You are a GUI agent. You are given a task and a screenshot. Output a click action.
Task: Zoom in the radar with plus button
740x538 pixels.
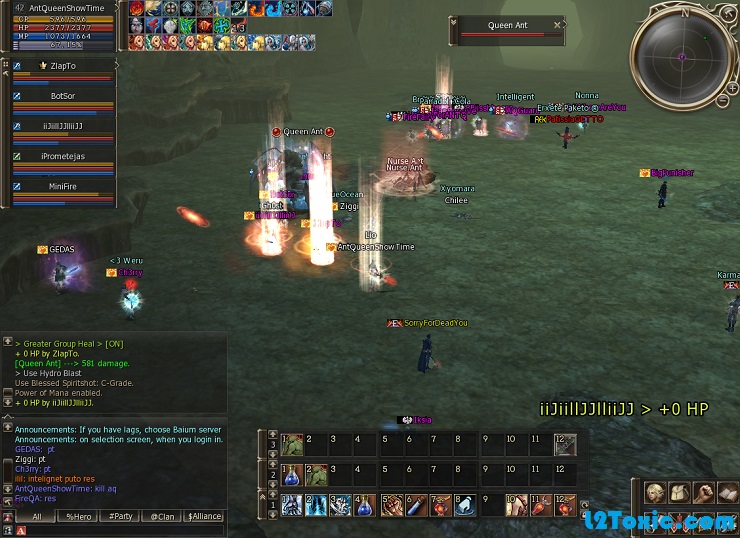[x=733, y=88]
